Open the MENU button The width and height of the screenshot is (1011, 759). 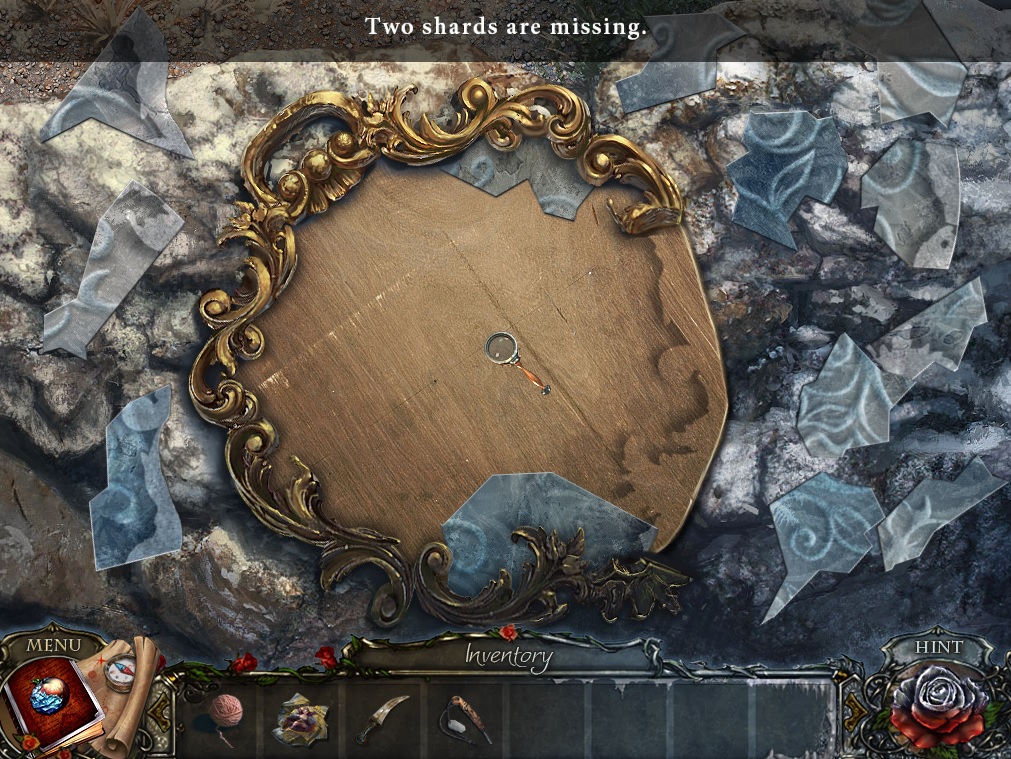click(53, 645)
